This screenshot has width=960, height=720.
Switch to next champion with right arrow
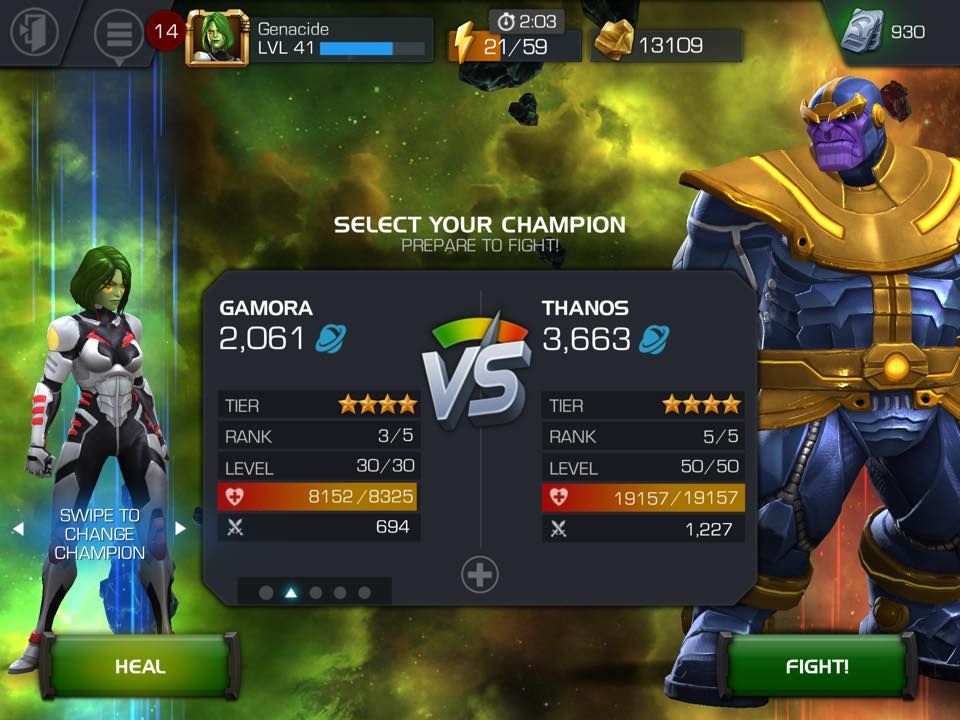(x=181, y=528)
